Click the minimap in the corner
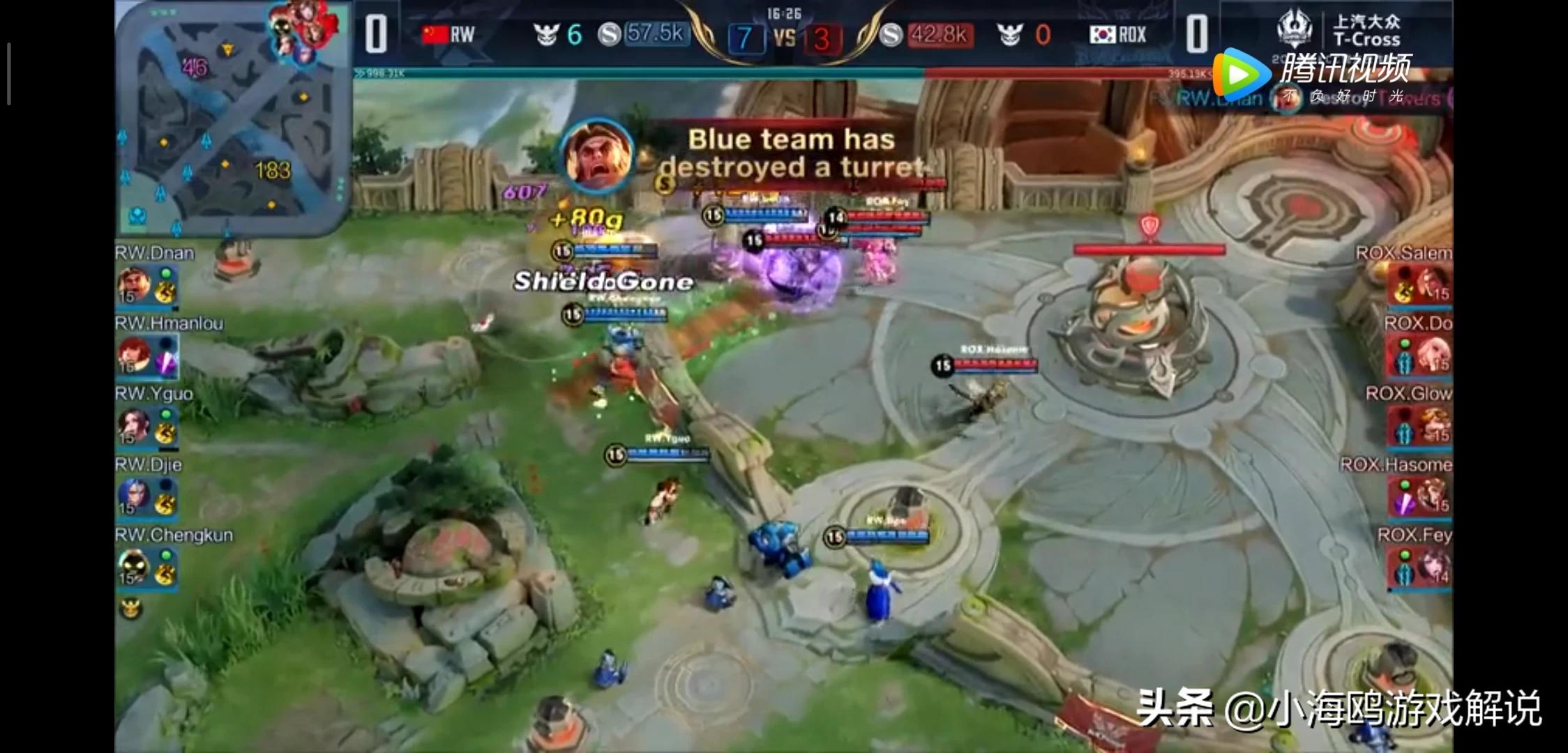Screen dimensions: 1568x753 coord(234,120)
